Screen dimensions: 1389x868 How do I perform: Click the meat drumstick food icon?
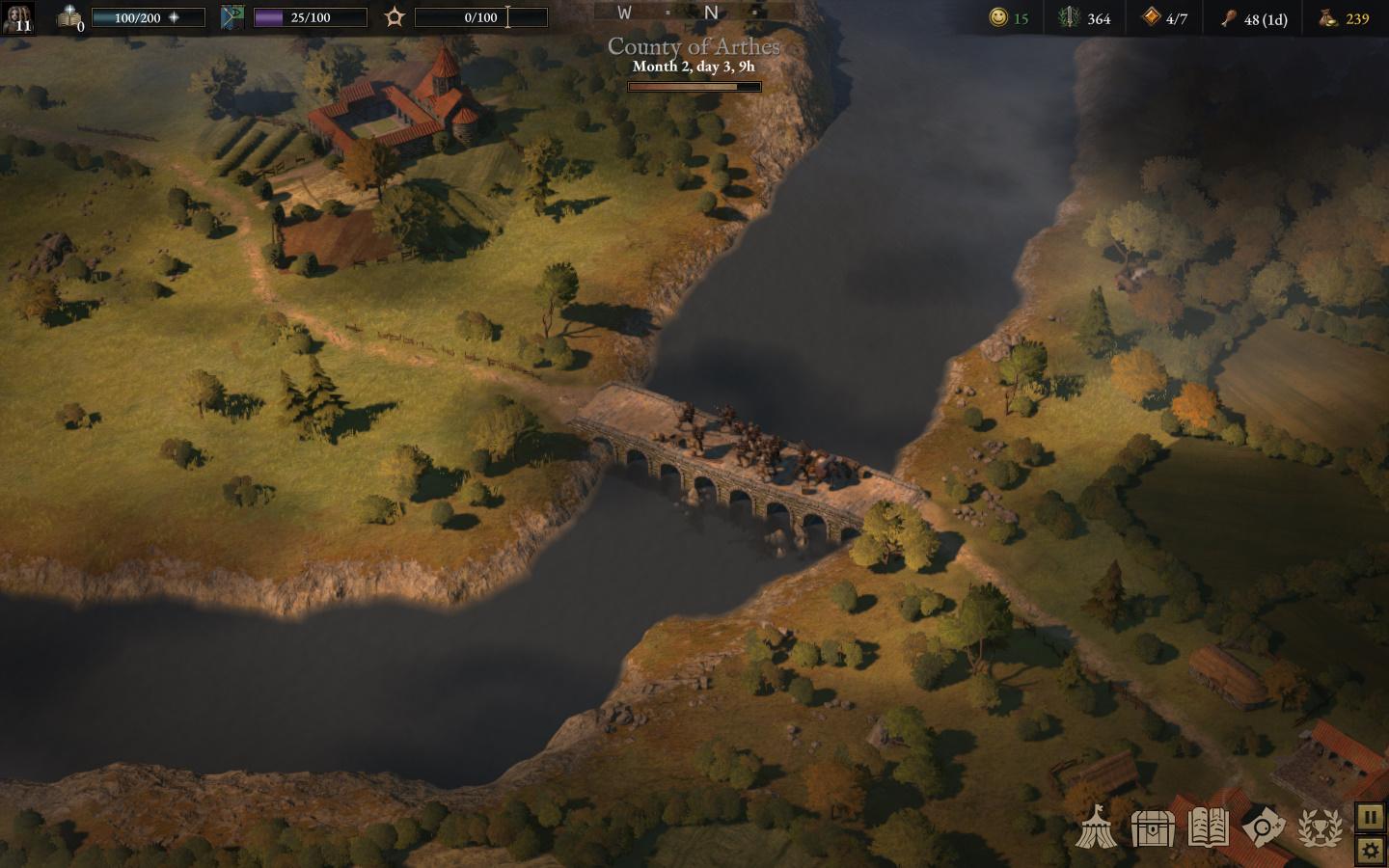coord(1229,17)
